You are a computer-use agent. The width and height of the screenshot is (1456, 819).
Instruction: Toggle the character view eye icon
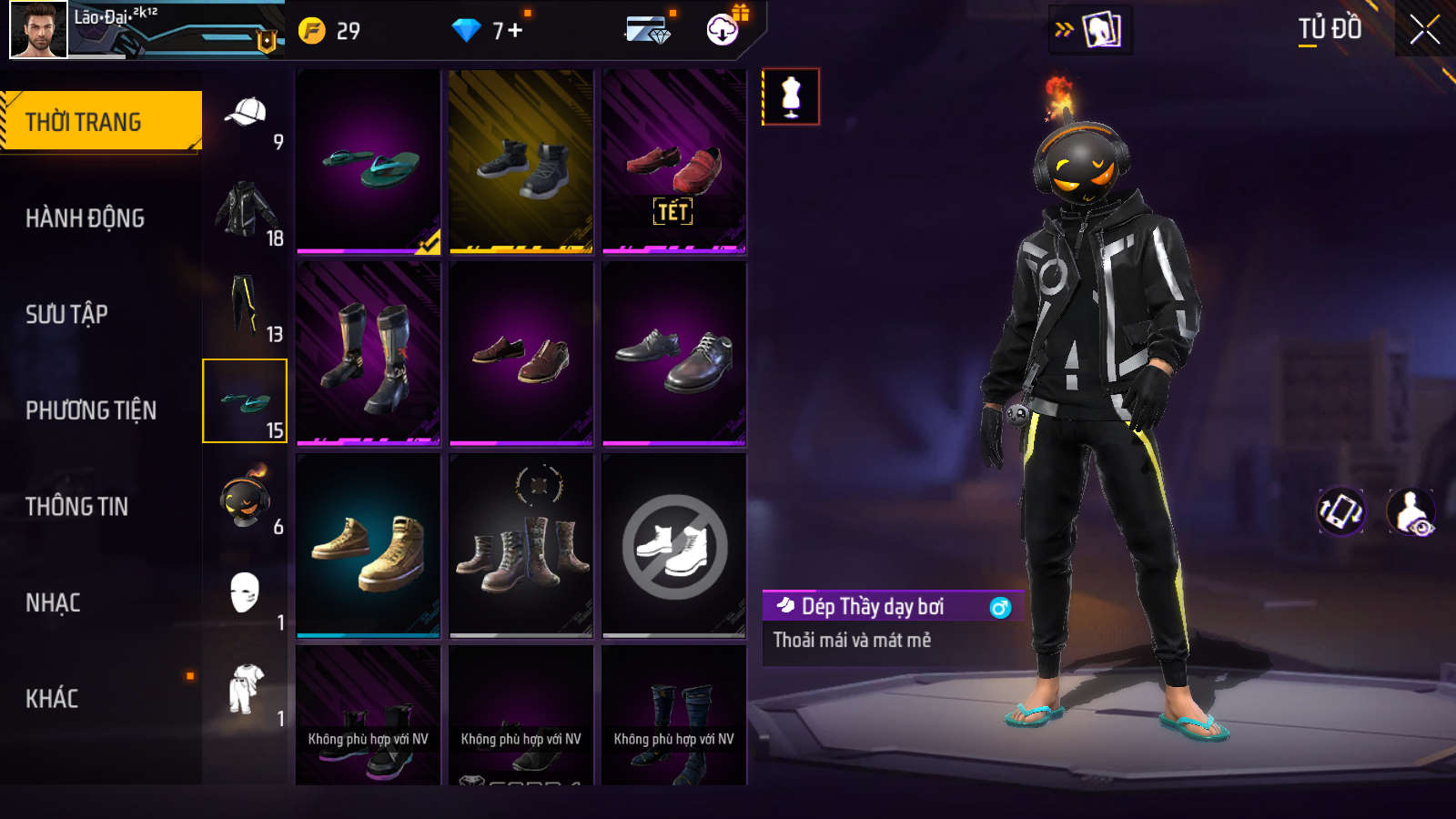[x=1410, y=512]
